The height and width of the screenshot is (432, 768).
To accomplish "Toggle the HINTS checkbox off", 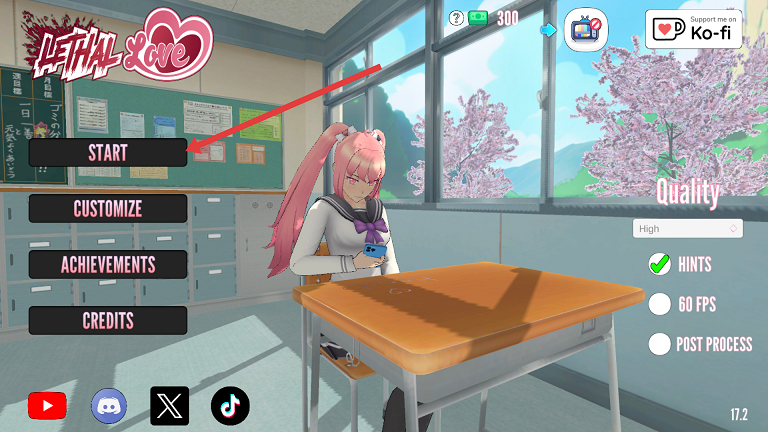I will 659,264.
